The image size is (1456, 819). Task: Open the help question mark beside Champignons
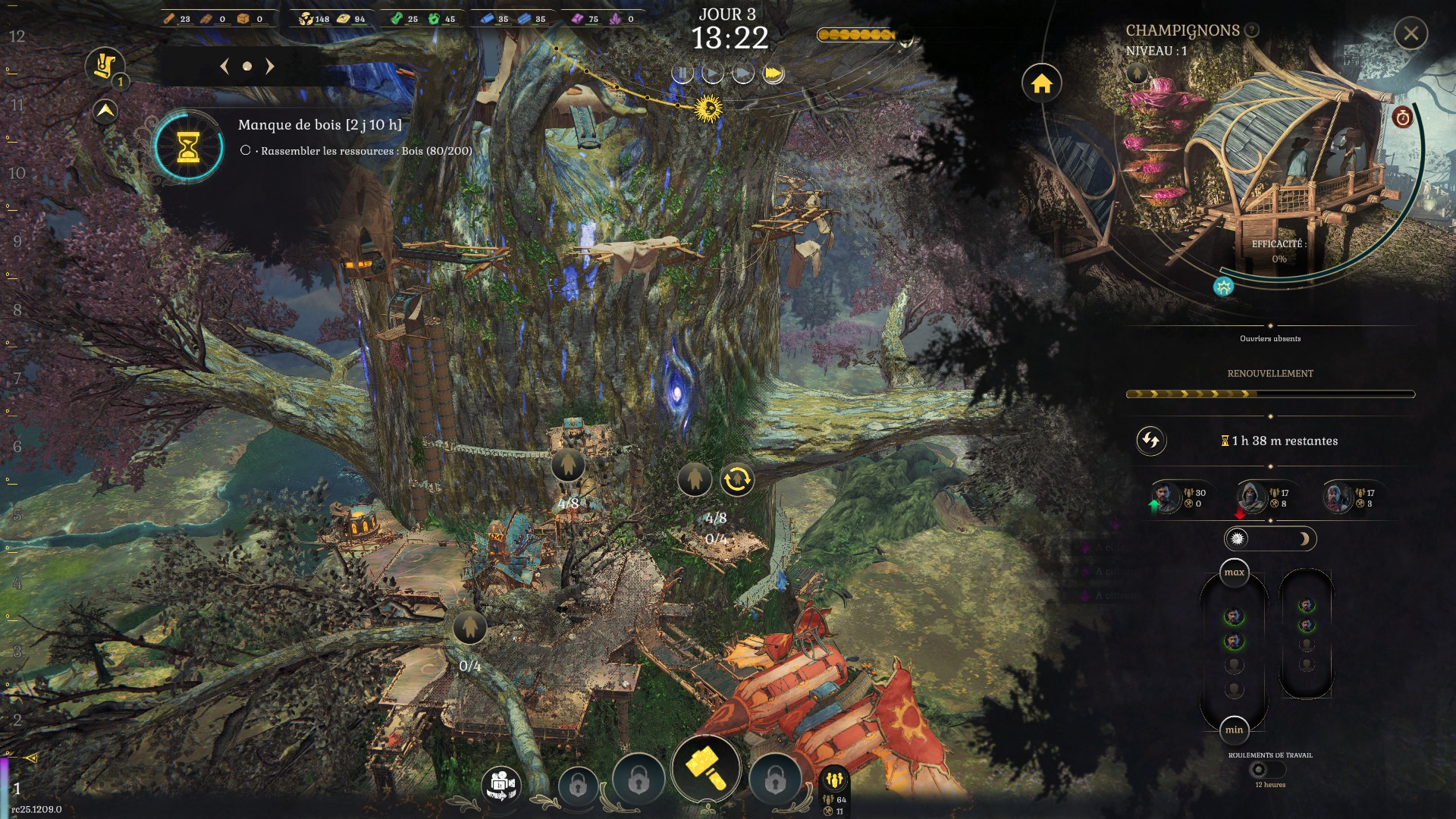click(x=1252, y=30)
